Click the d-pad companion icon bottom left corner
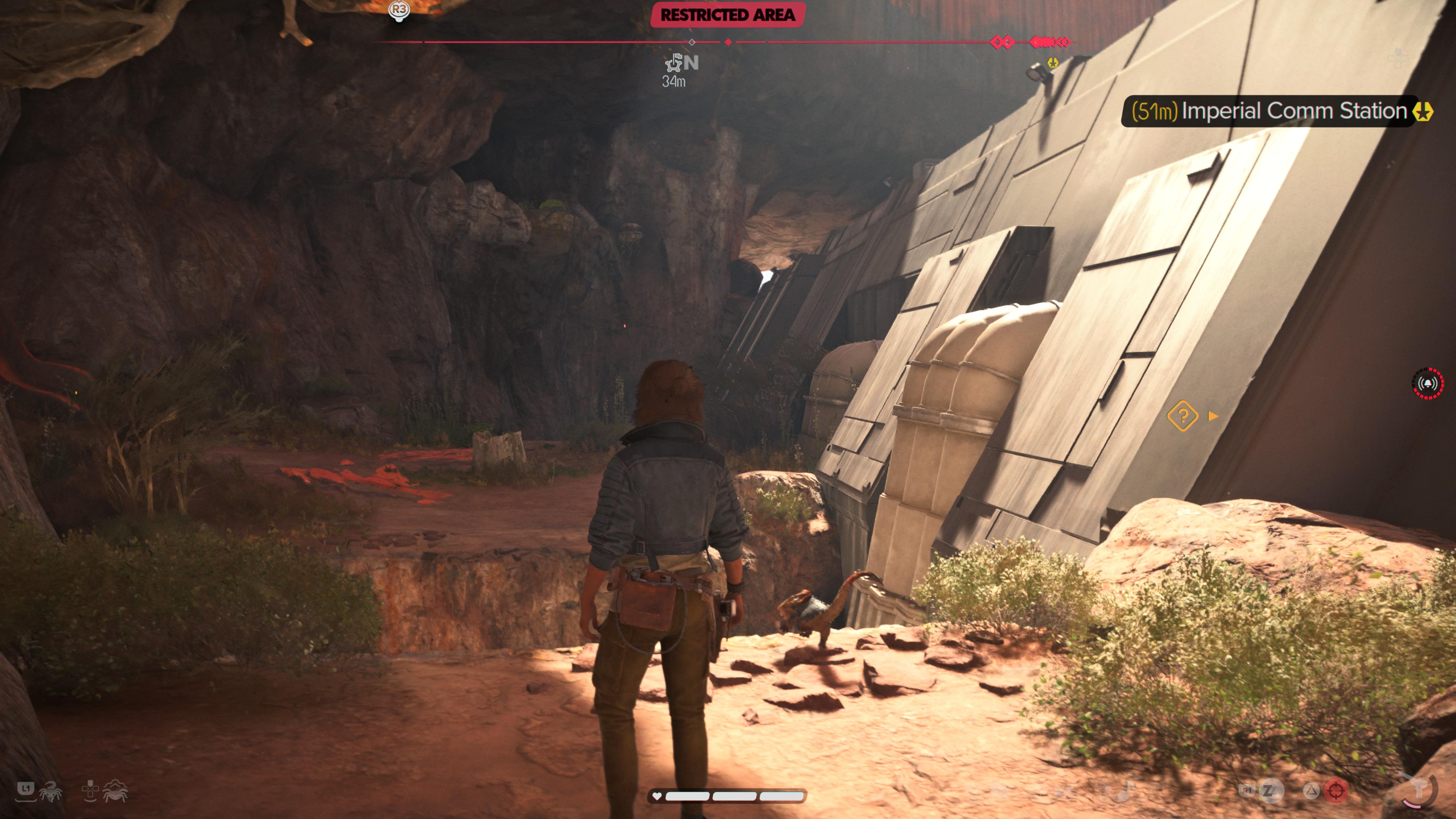This screenshot has width=1456, height=819. pyautogui.click(x=90, y=790)
